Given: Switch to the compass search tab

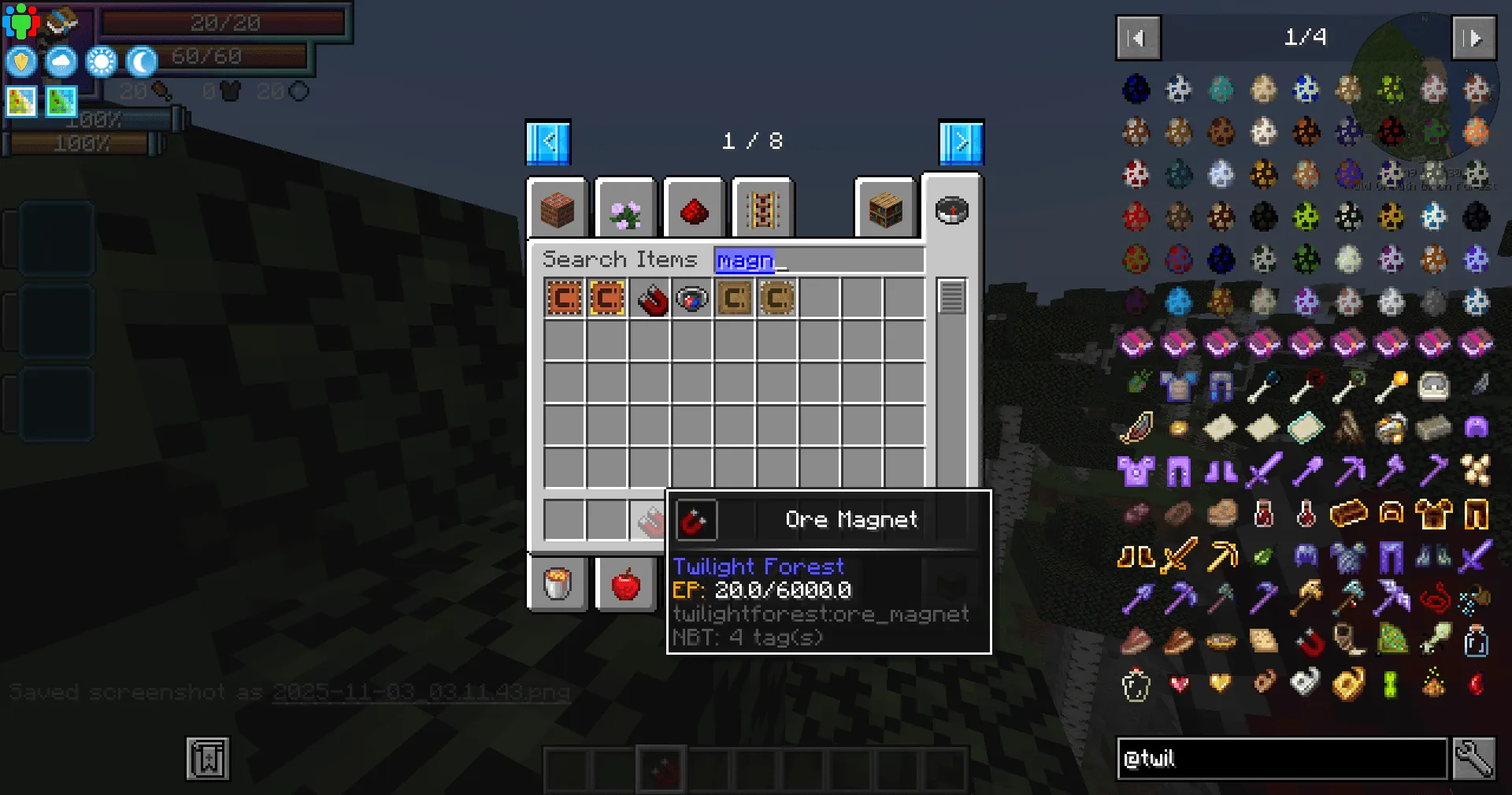Looking at the screenshot, I should [952, 210].
